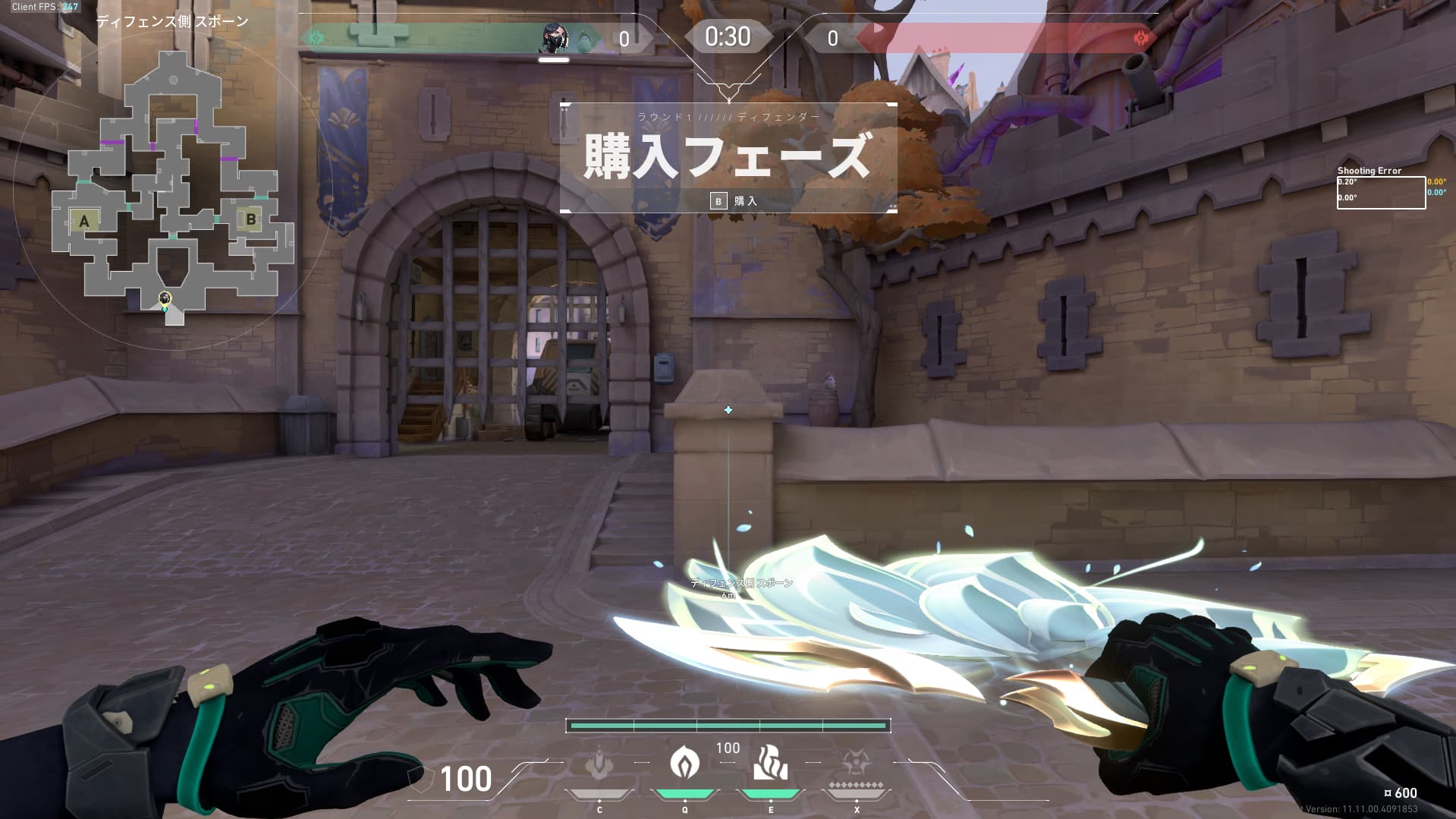The height and width of the screenshot is (819, 1456).
Task: Toggle the B site marker on minimap
Action: click(250, 219)
